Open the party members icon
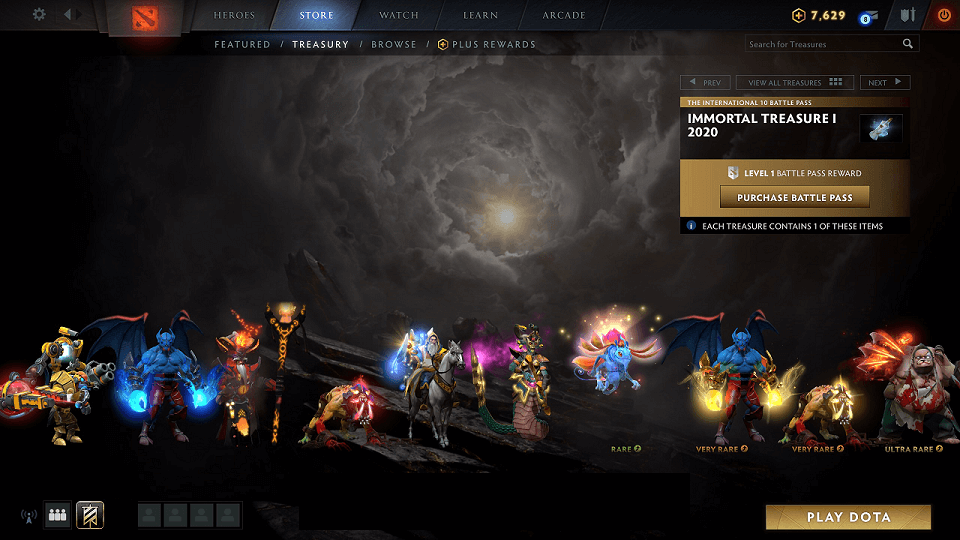960x540 pixels. click(x=57, y=516)
